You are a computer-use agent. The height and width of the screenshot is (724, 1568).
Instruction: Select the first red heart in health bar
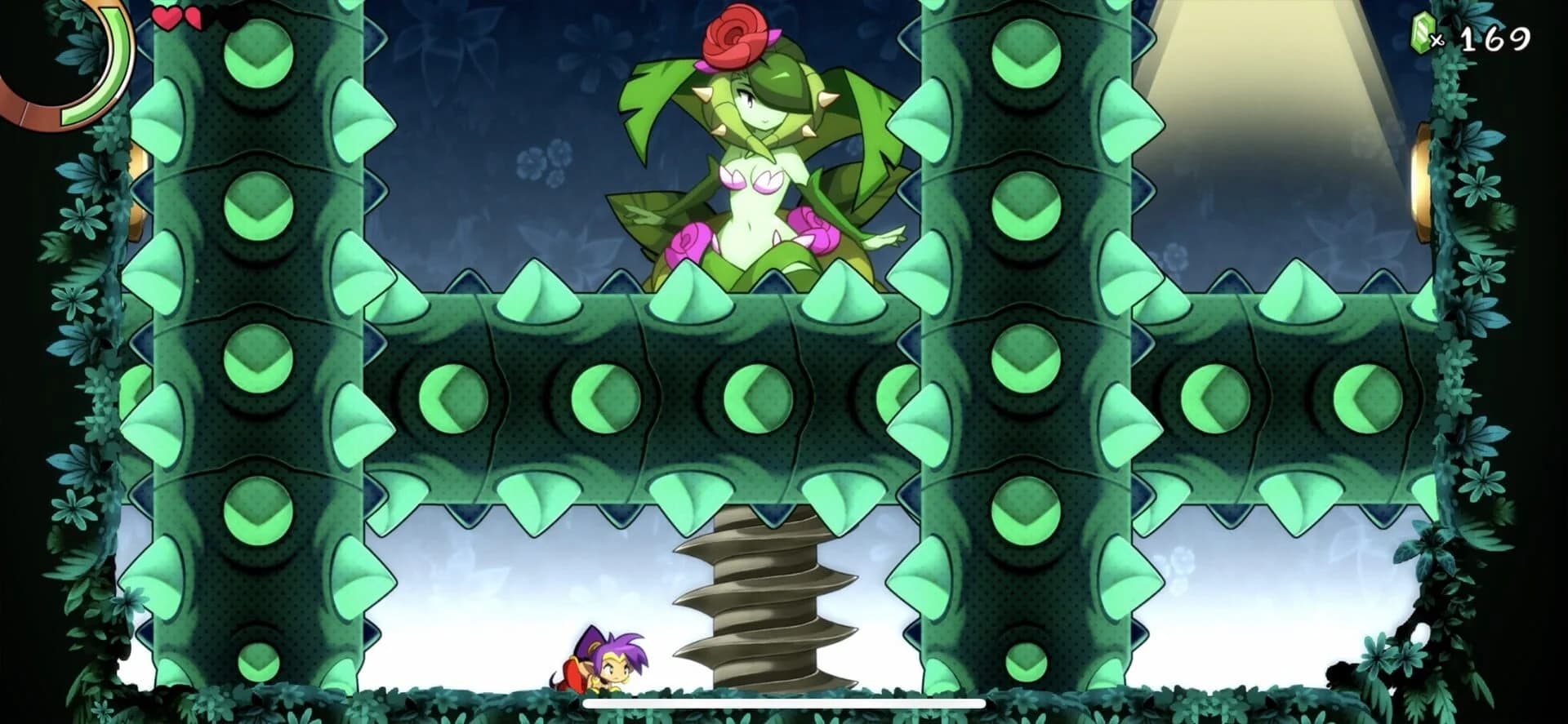tap(168, 18)
